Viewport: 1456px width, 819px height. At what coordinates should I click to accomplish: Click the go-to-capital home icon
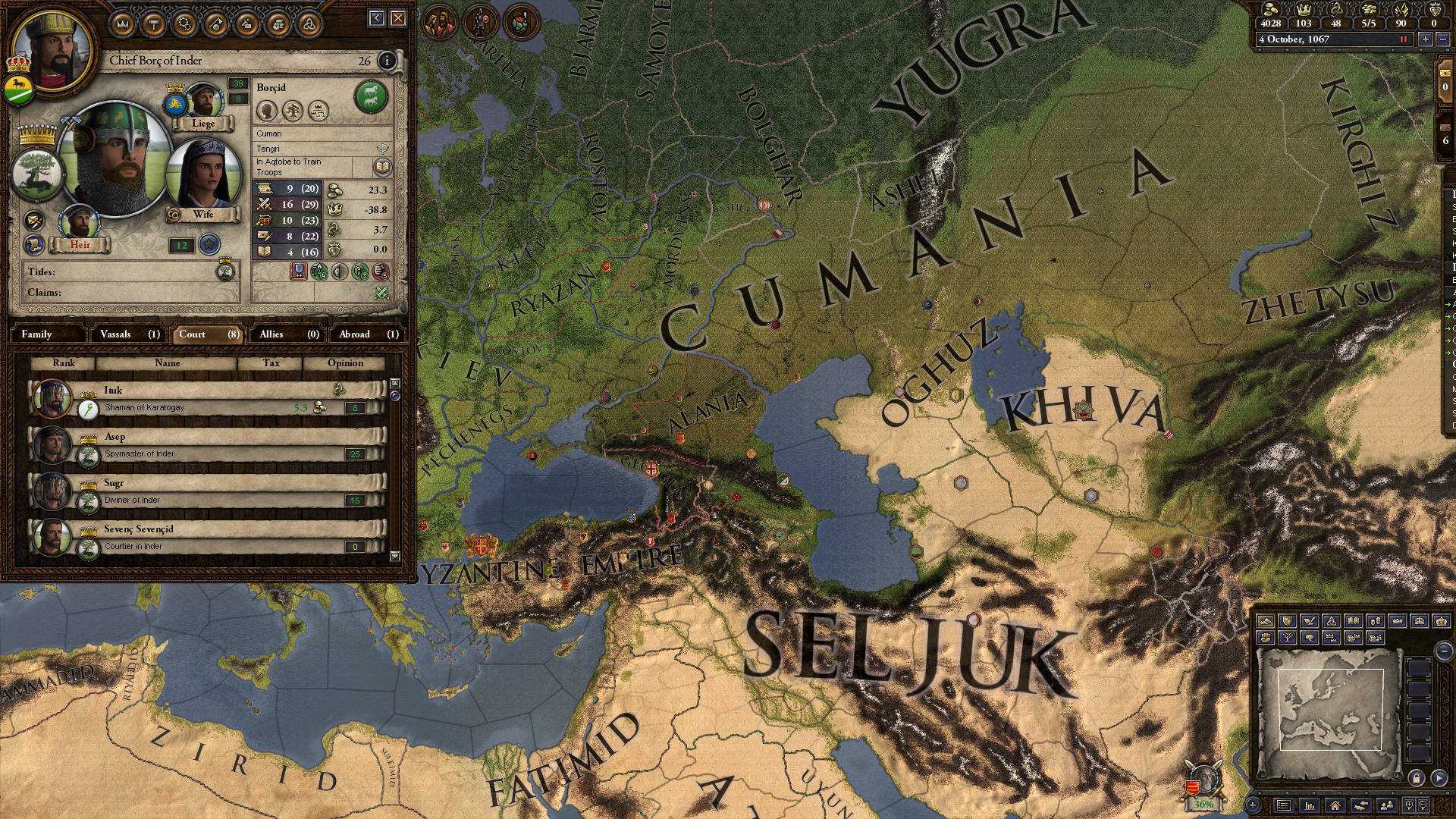click(1335, 805)
